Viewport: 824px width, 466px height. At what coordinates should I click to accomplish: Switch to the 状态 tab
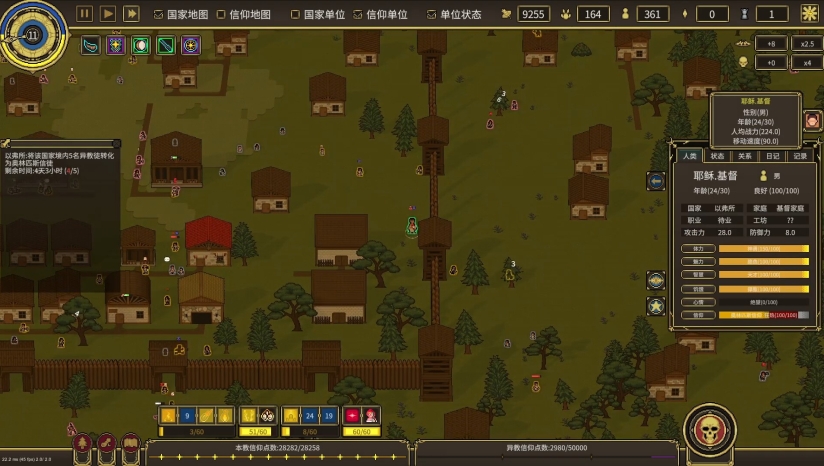click(x=717, y=156)
